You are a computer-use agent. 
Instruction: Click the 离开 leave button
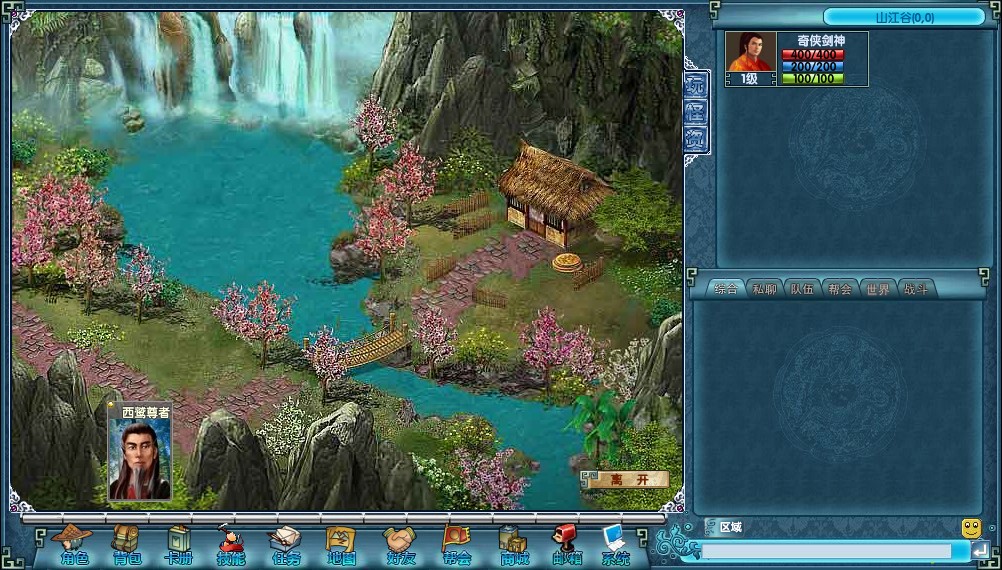point(629,480)
